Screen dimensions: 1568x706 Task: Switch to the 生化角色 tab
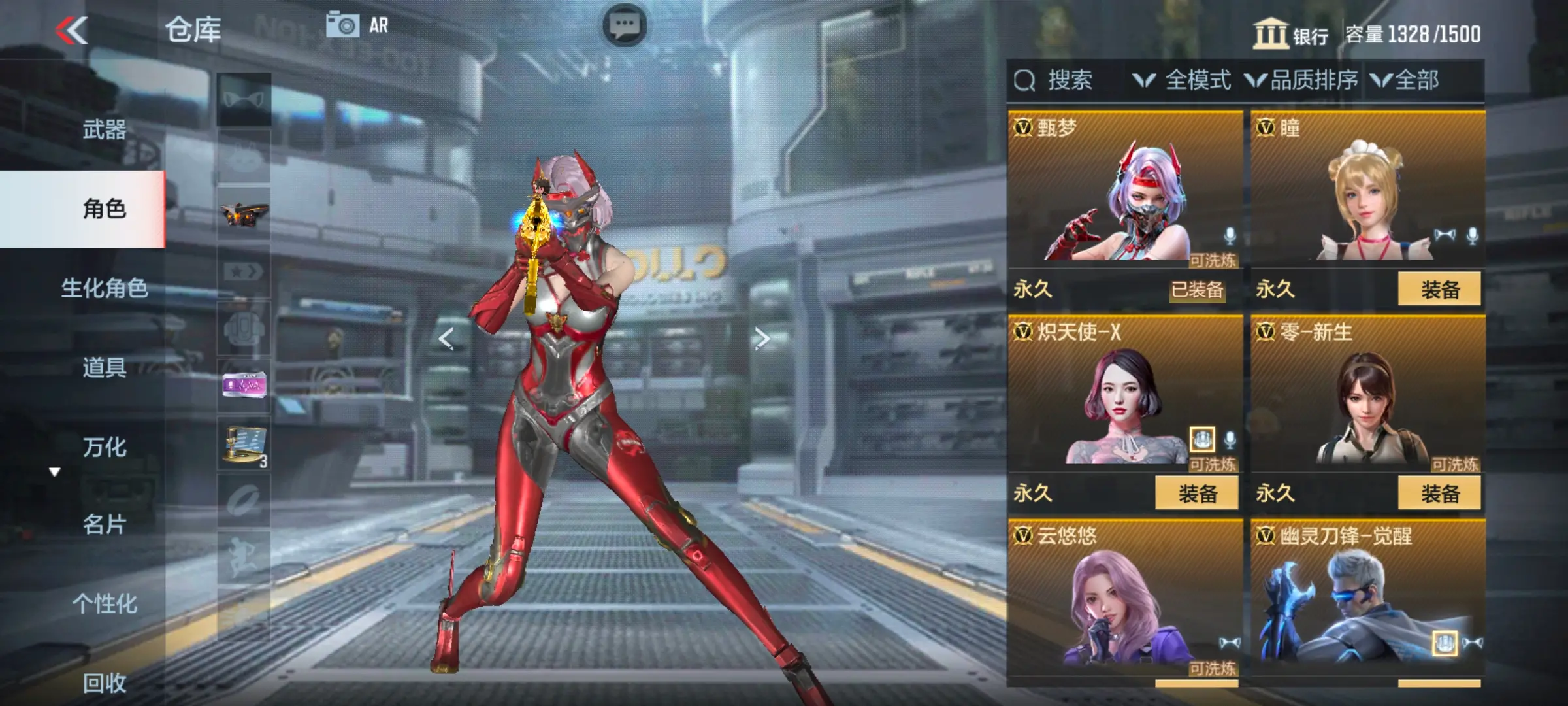(x=104, y=288)
